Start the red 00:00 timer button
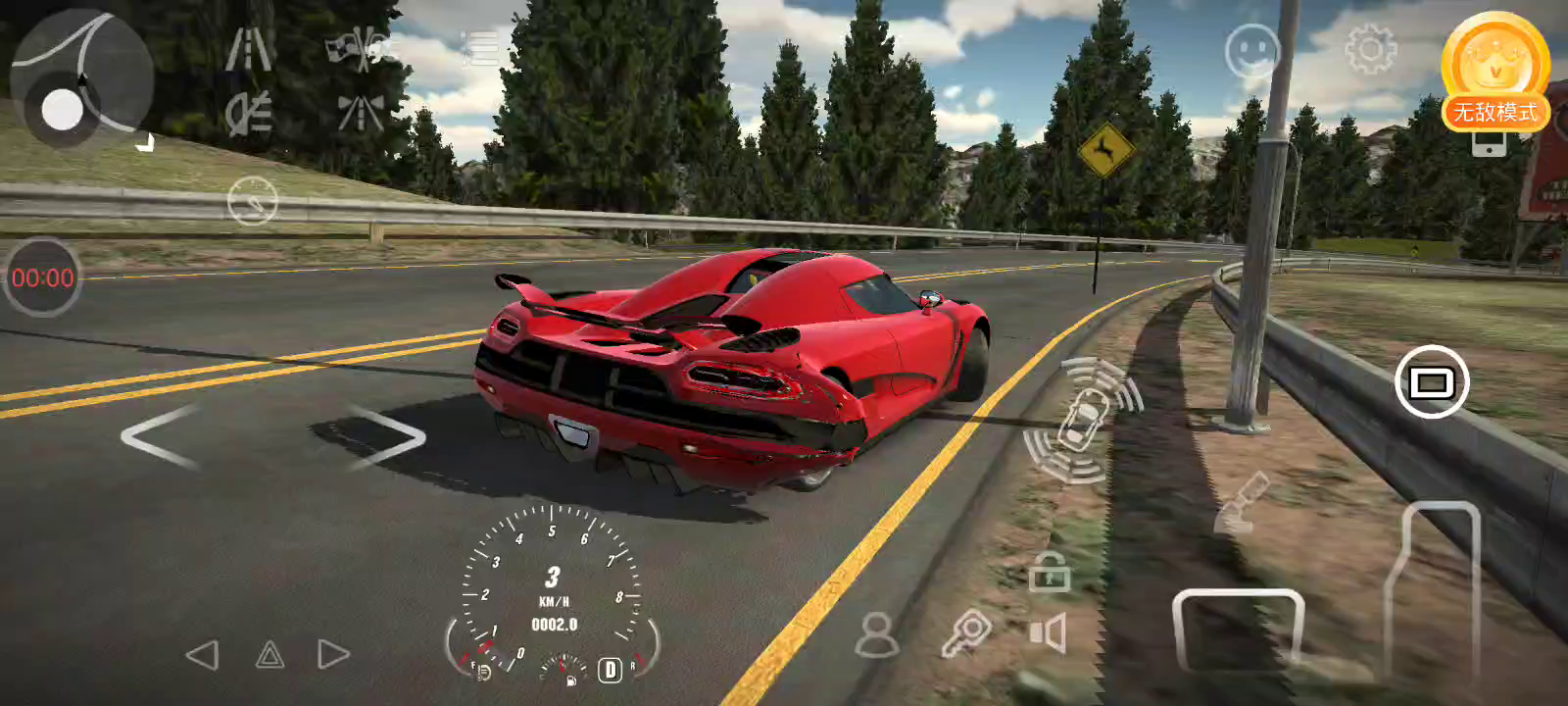The width and height of the screenshot is (1568, 706). pyautogui.click(x=42, y=277)
